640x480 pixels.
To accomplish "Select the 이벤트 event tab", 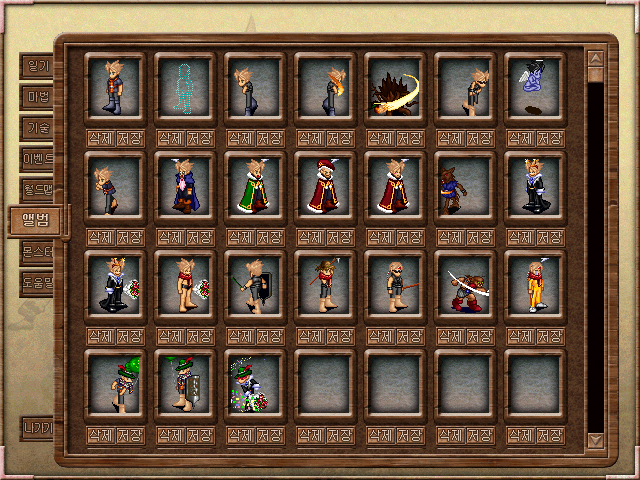I will coord(37,158).
